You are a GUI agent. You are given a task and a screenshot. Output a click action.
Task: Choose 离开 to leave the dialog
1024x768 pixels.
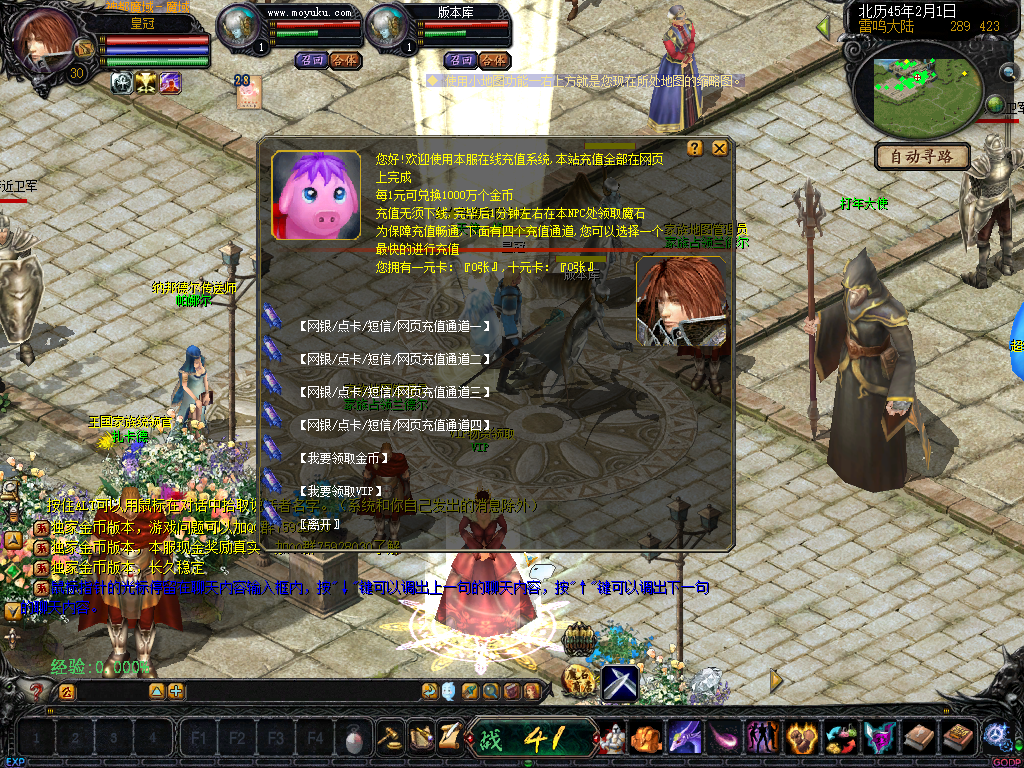(x=320, y=524)
